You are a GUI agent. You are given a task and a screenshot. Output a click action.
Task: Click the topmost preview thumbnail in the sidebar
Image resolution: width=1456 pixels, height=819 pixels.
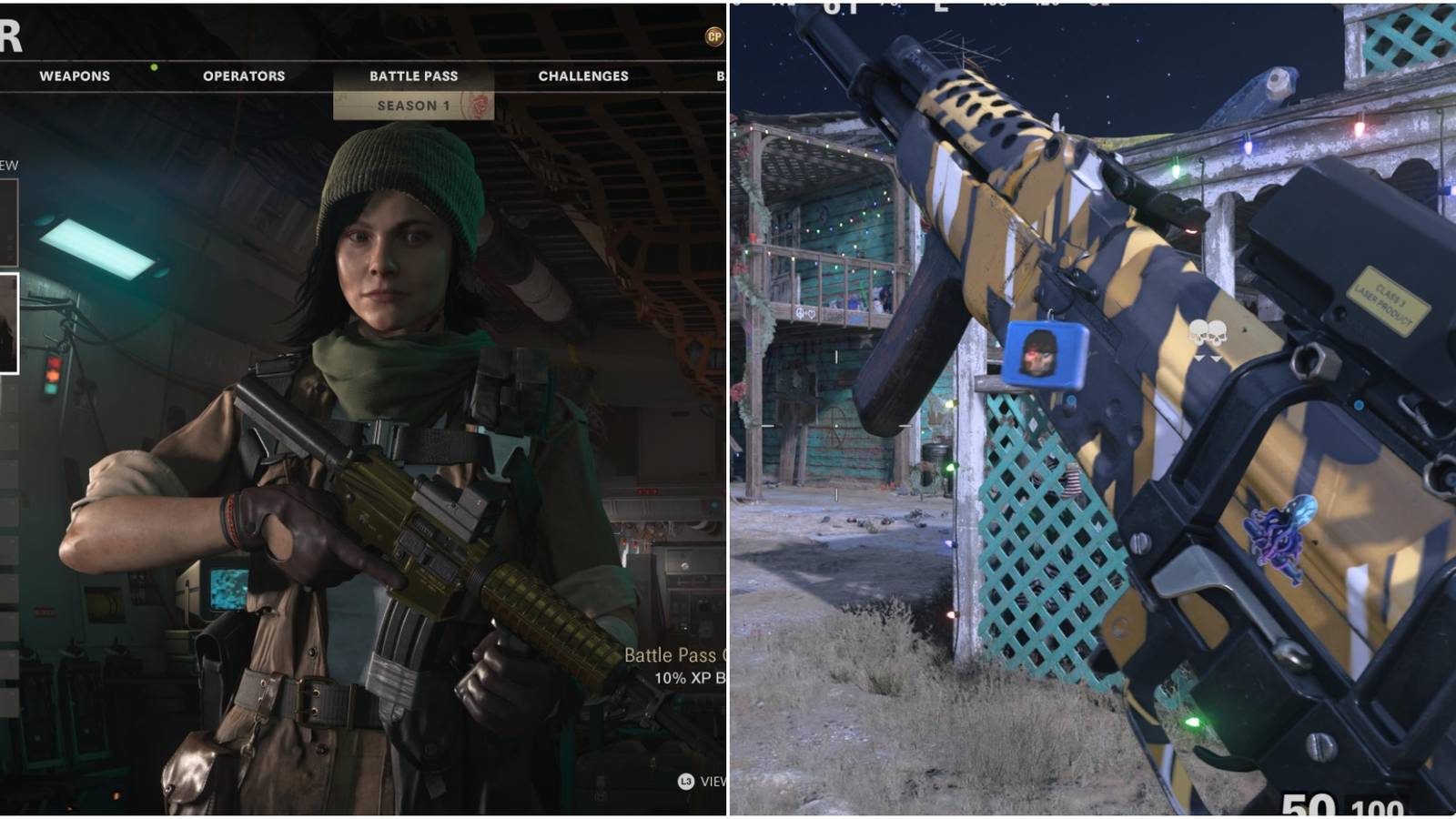coord(8,223)
